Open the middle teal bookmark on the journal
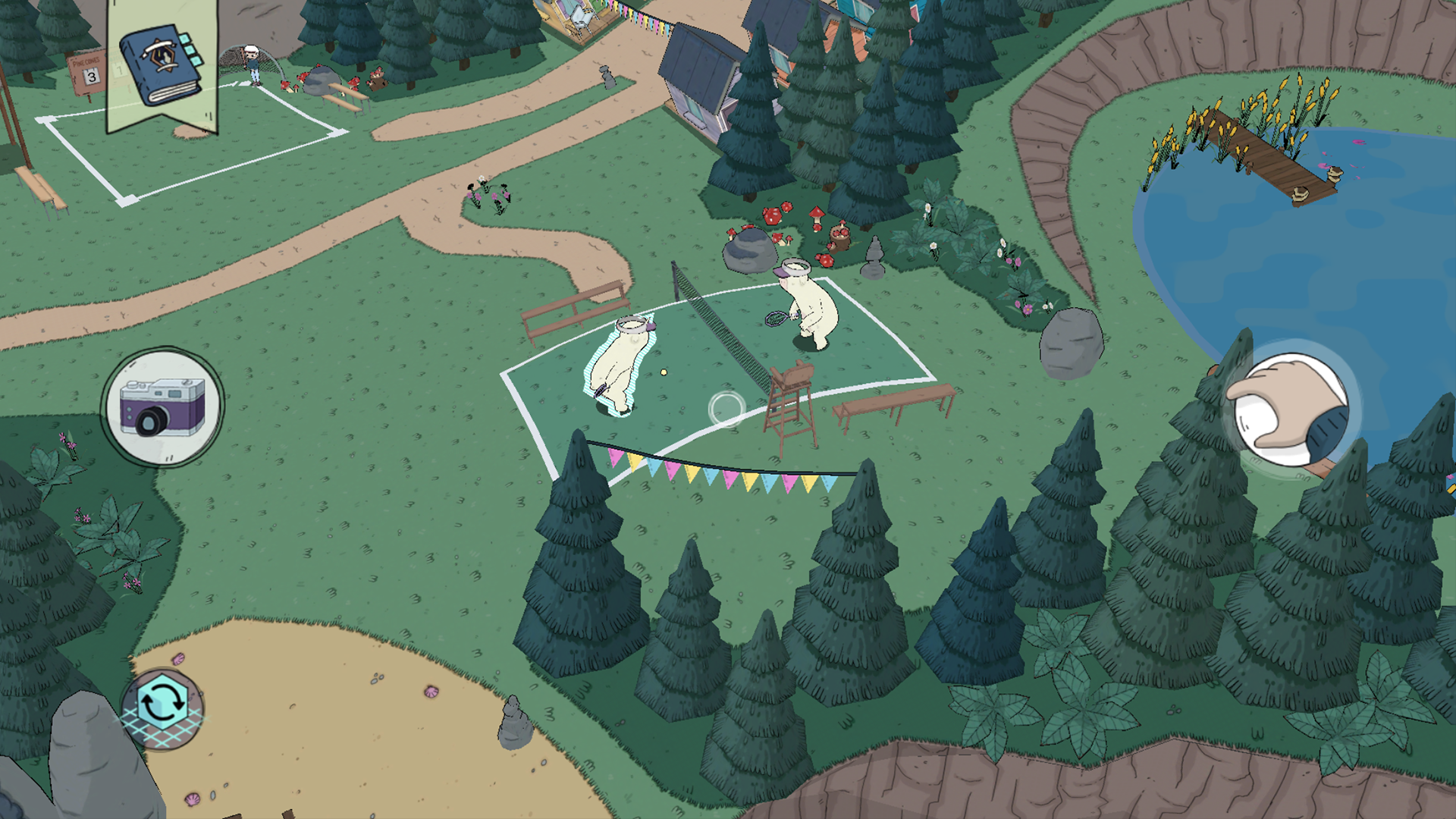1456x819 pixels. (x=190, y=50)
